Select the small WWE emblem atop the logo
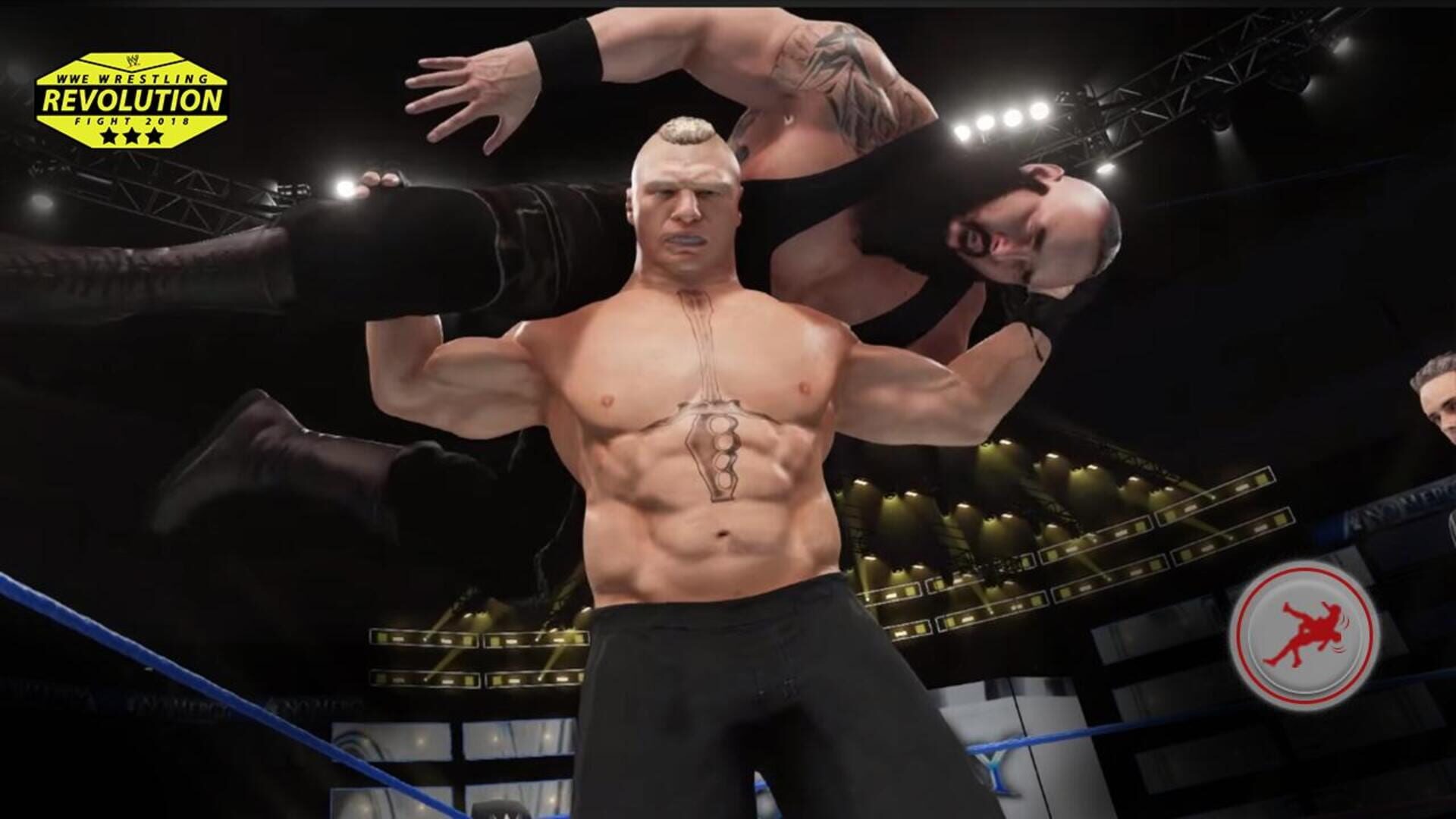The image size is (1456, 819). pyautogui.click(x=133, y=62)
